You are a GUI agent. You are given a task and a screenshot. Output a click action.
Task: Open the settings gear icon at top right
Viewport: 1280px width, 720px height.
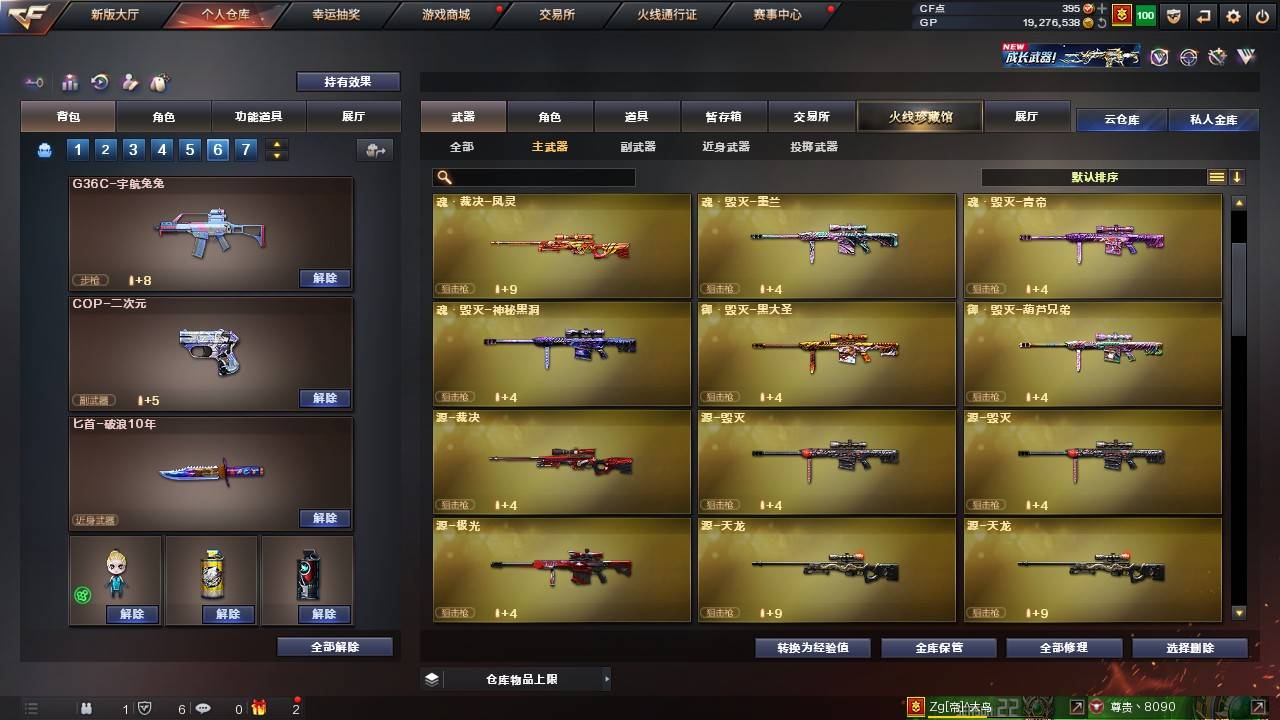pyautogui.click(x=1233, y=15)
